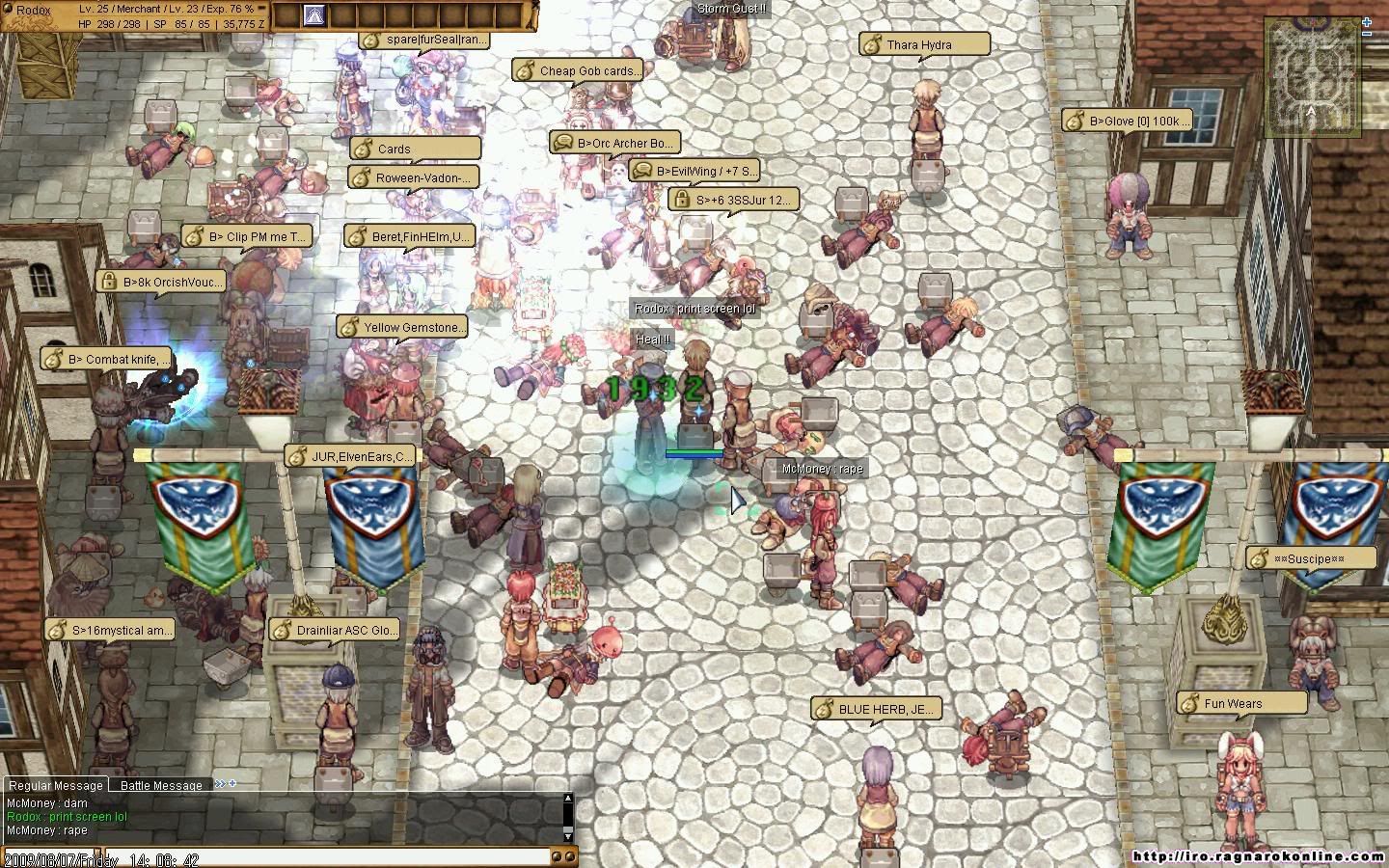Screen dimensions: 1389x868
Task: Use the skill icon in the hotkey bar
Action: tap(313, 15)
